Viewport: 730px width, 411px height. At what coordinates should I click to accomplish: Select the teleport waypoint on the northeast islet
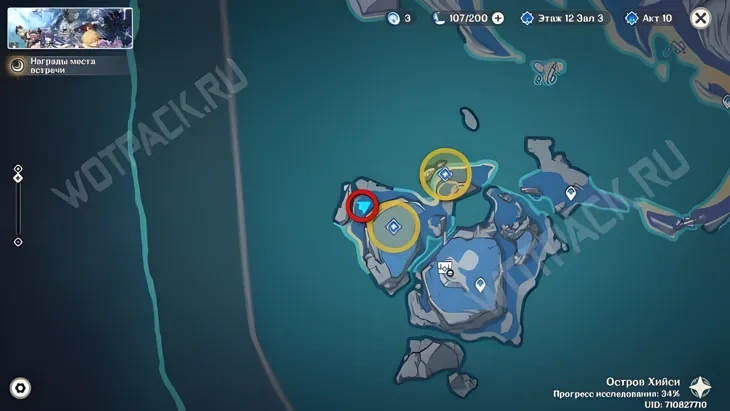571,192
